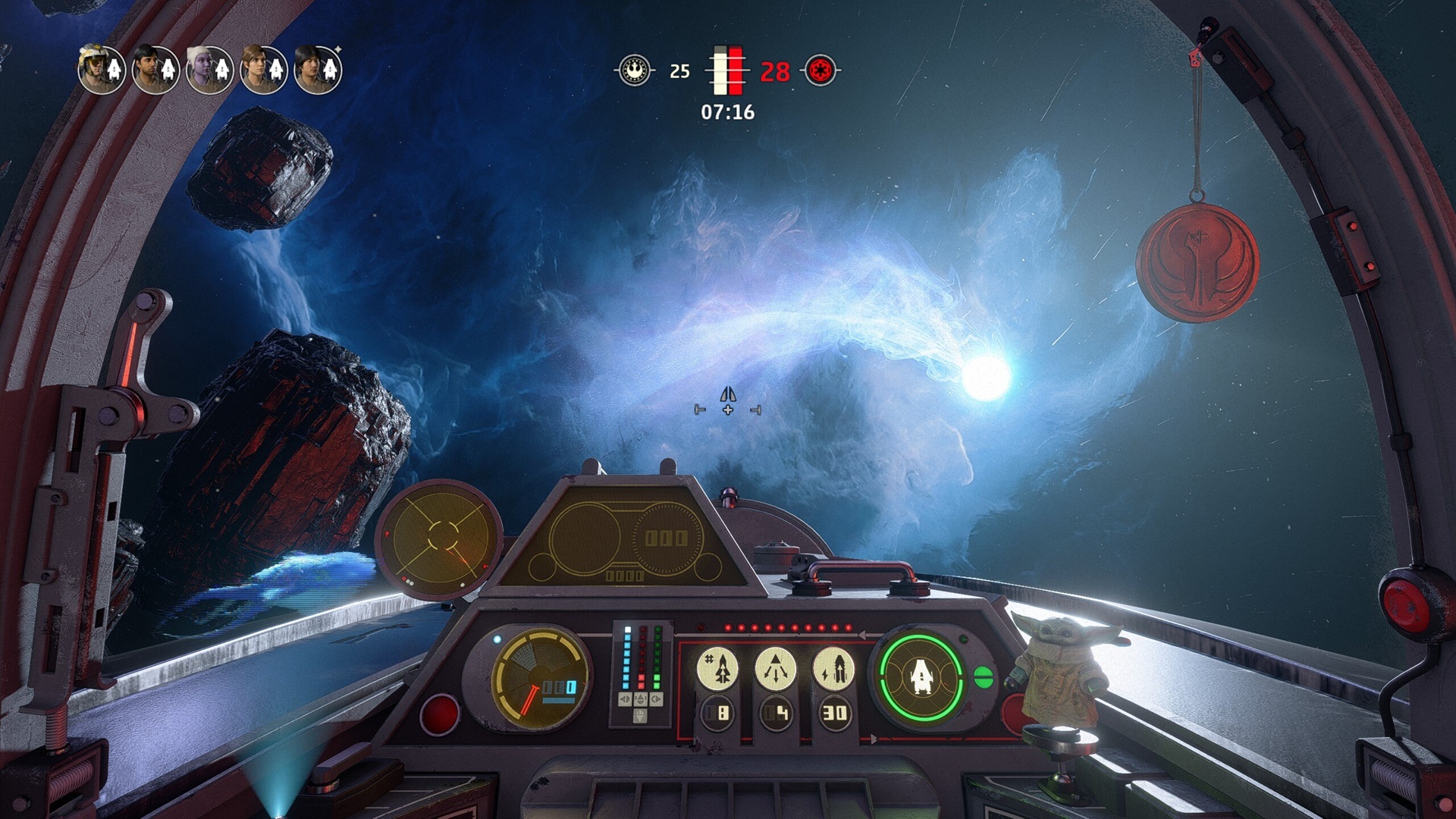Select the squadmate portrait marked with a star
Screen dimensions: 1456x819
[318, 70]
